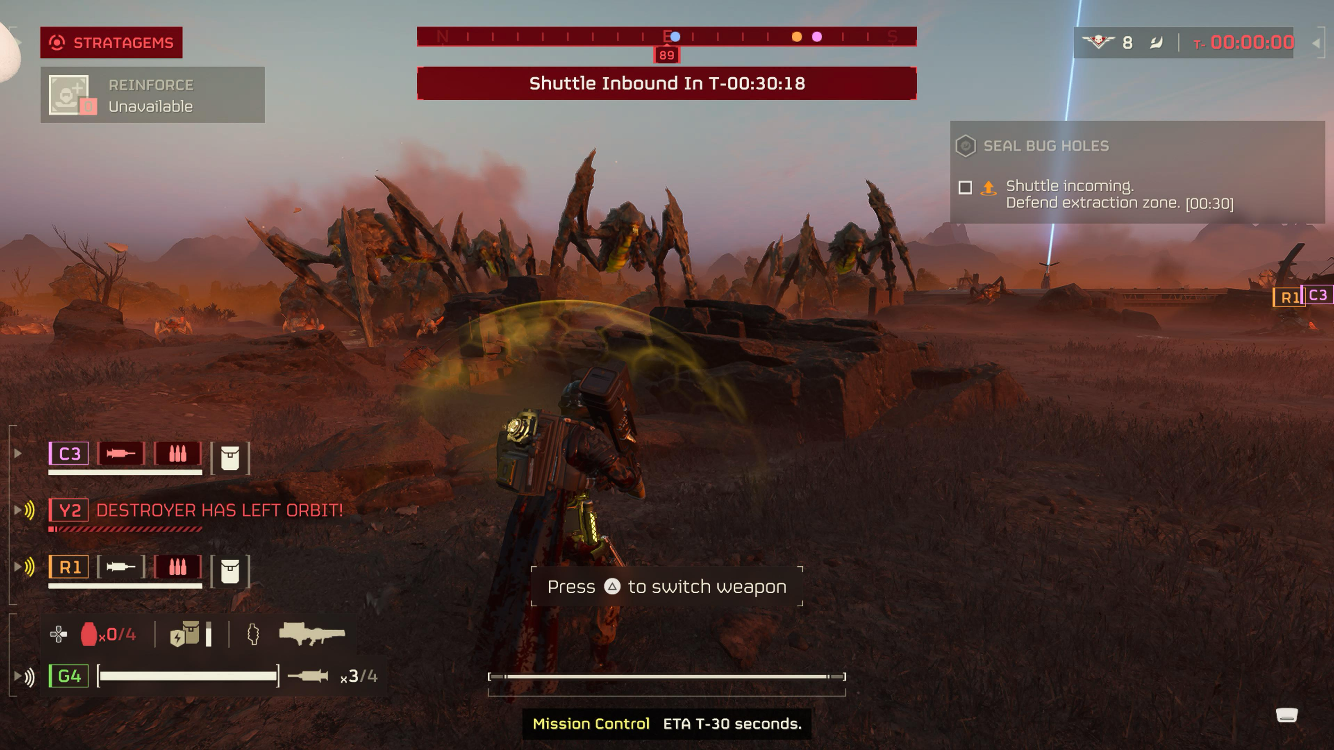Select the red grenade icon
Image resolution: width=1334 pixels, height=750 pixels.
point(90,634)
